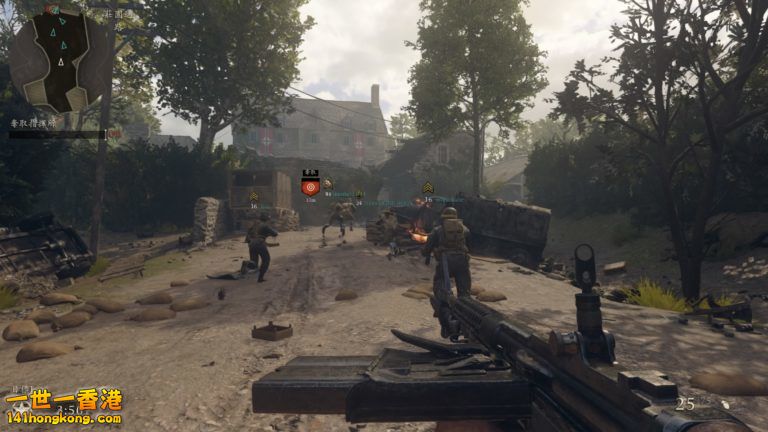Viewport: 768px width, 432px height.
Task: Select the red target objective marker
Action: coord(310,186)
